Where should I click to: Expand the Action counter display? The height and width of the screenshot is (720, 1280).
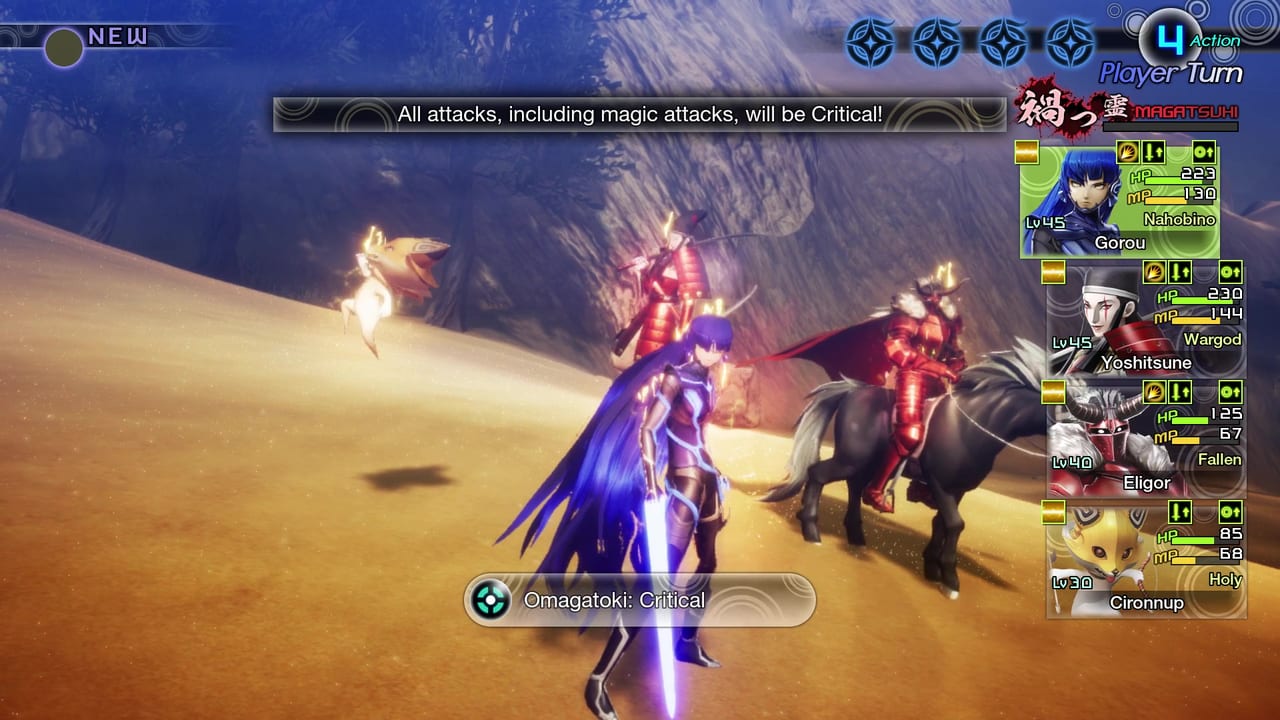point(1180,40)
